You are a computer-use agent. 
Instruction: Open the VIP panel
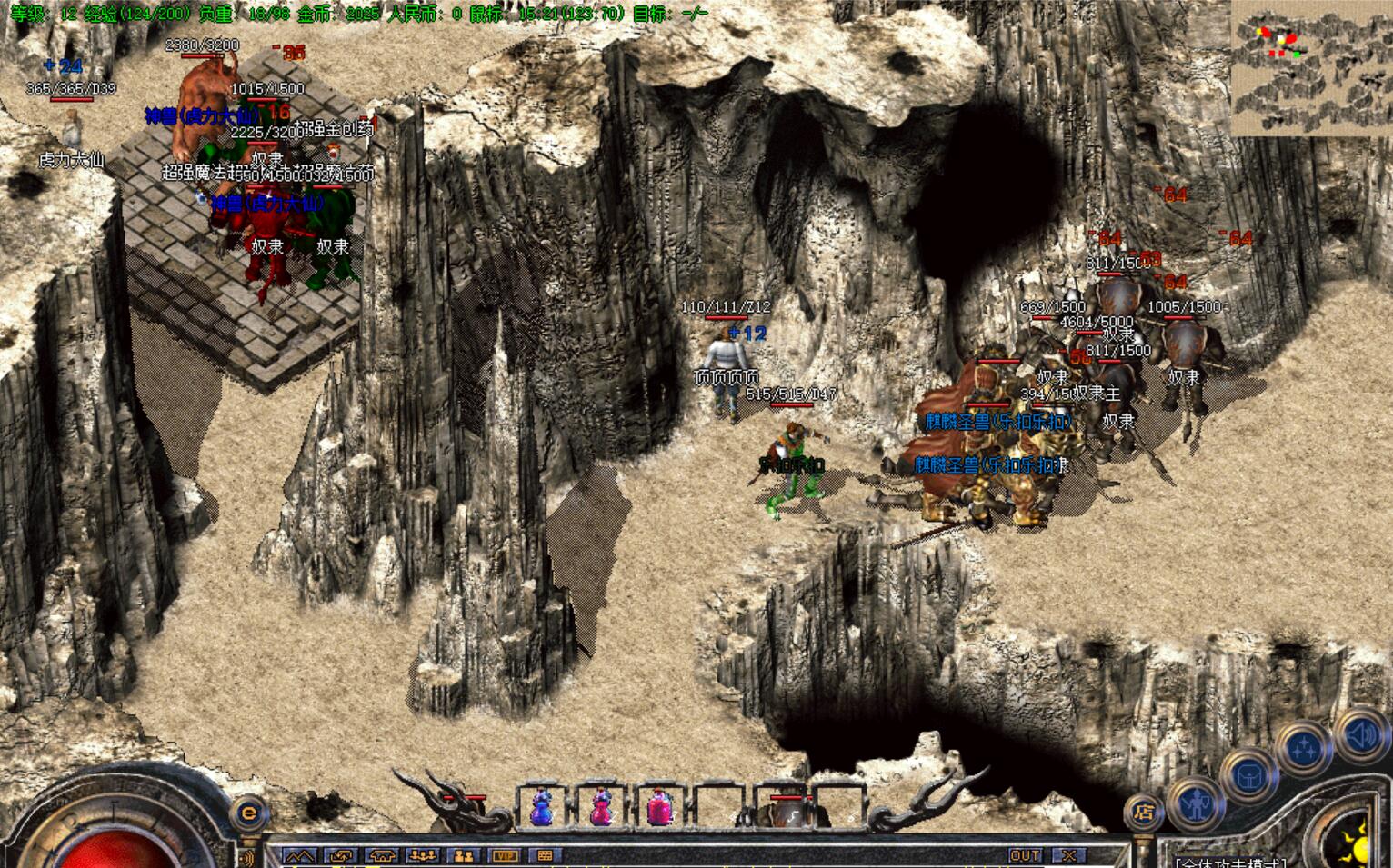click(504, 855)
